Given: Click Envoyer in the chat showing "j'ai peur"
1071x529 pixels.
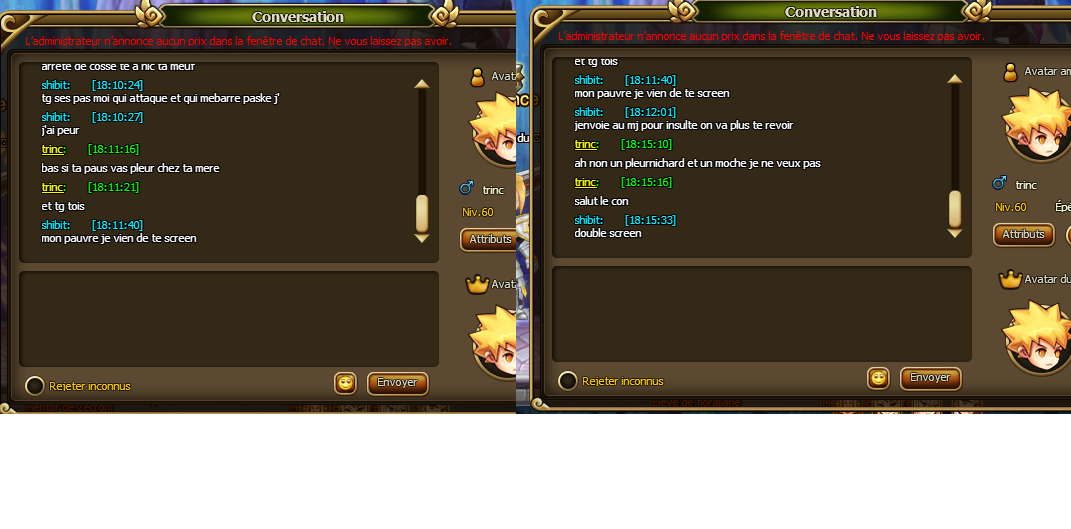Looking at the screenshot, I should click(x=397, y=383).
